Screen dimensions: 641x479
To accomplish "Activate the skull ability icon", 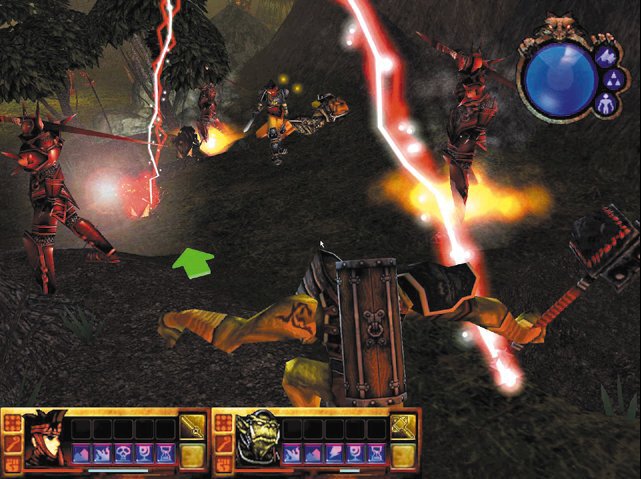I will point(124,454).
